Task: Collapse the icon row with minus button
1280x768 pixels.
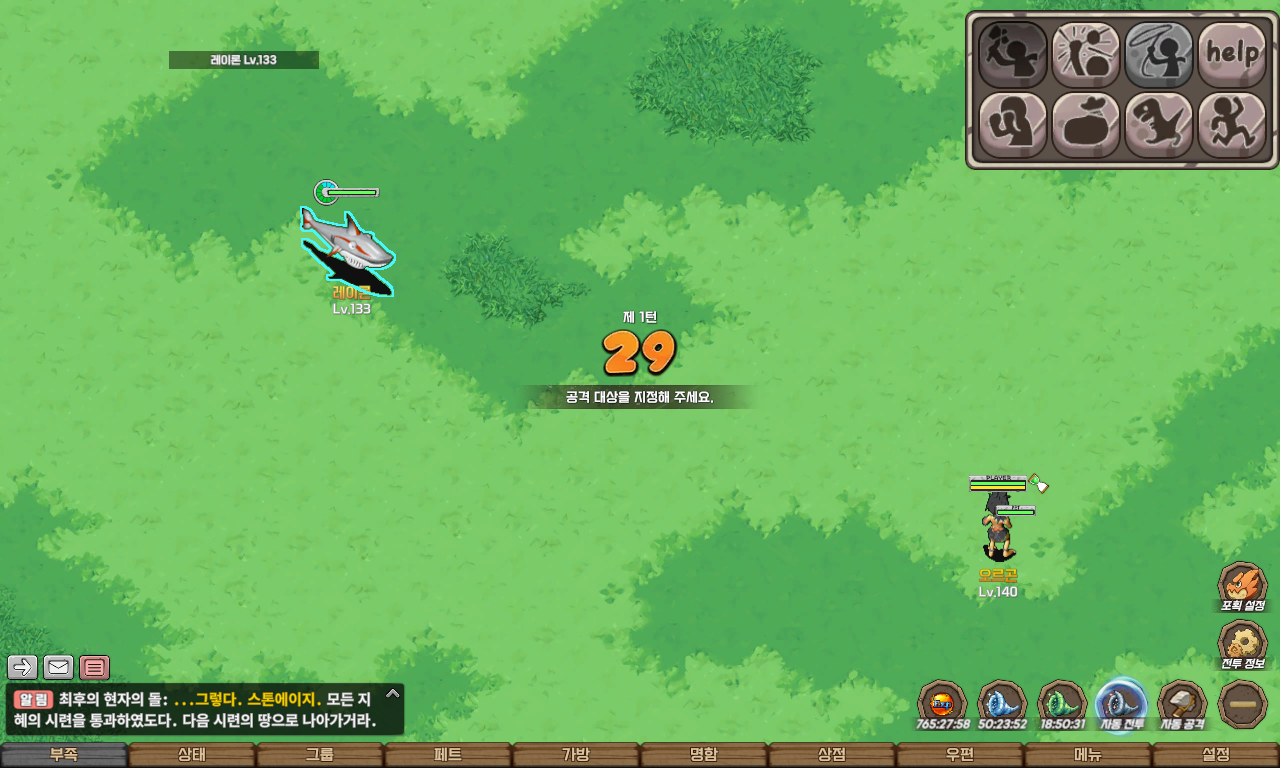Action: click(1243, 704)
